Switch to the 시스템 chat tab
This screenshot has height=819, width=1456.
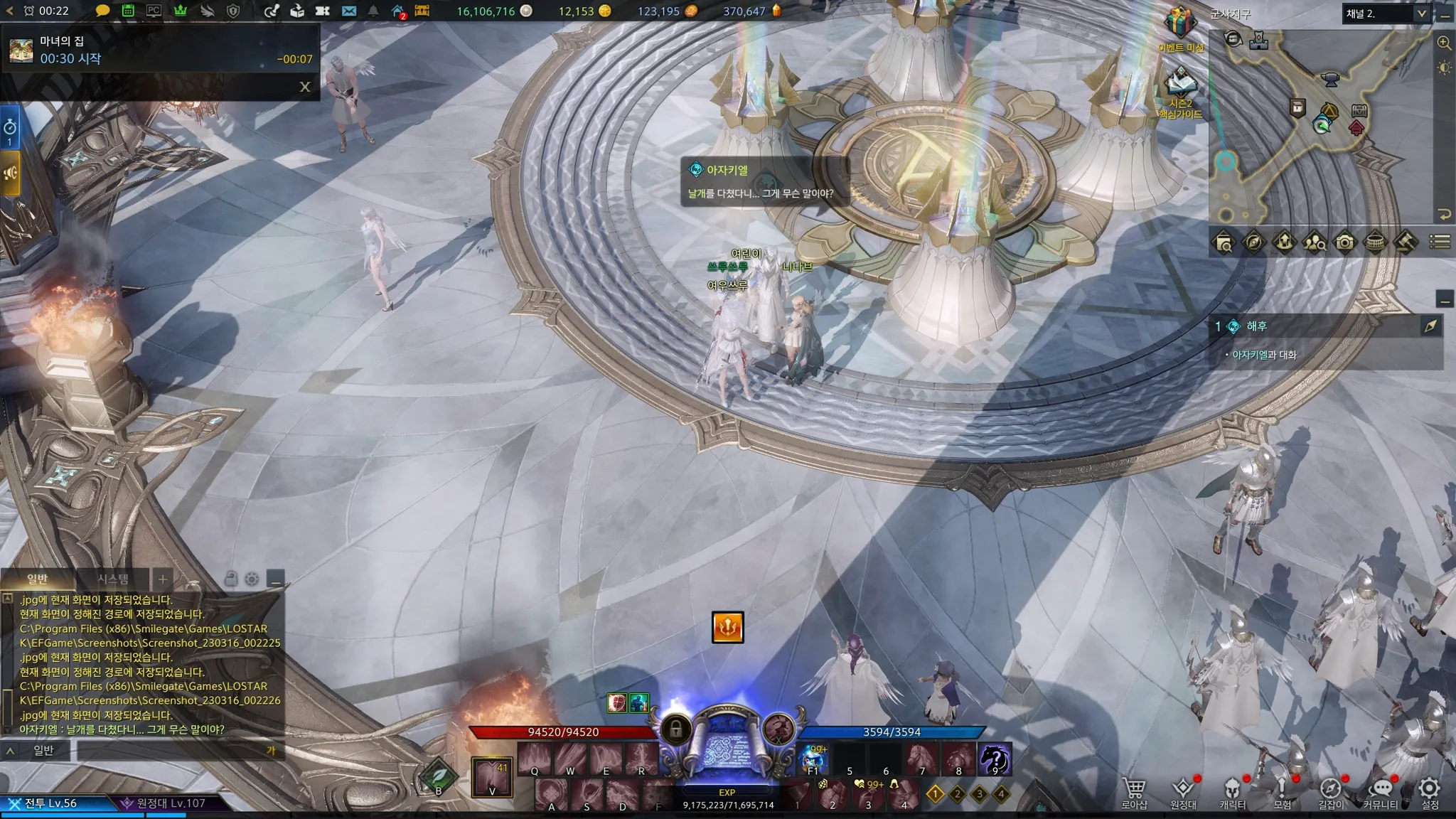point(113,579)
